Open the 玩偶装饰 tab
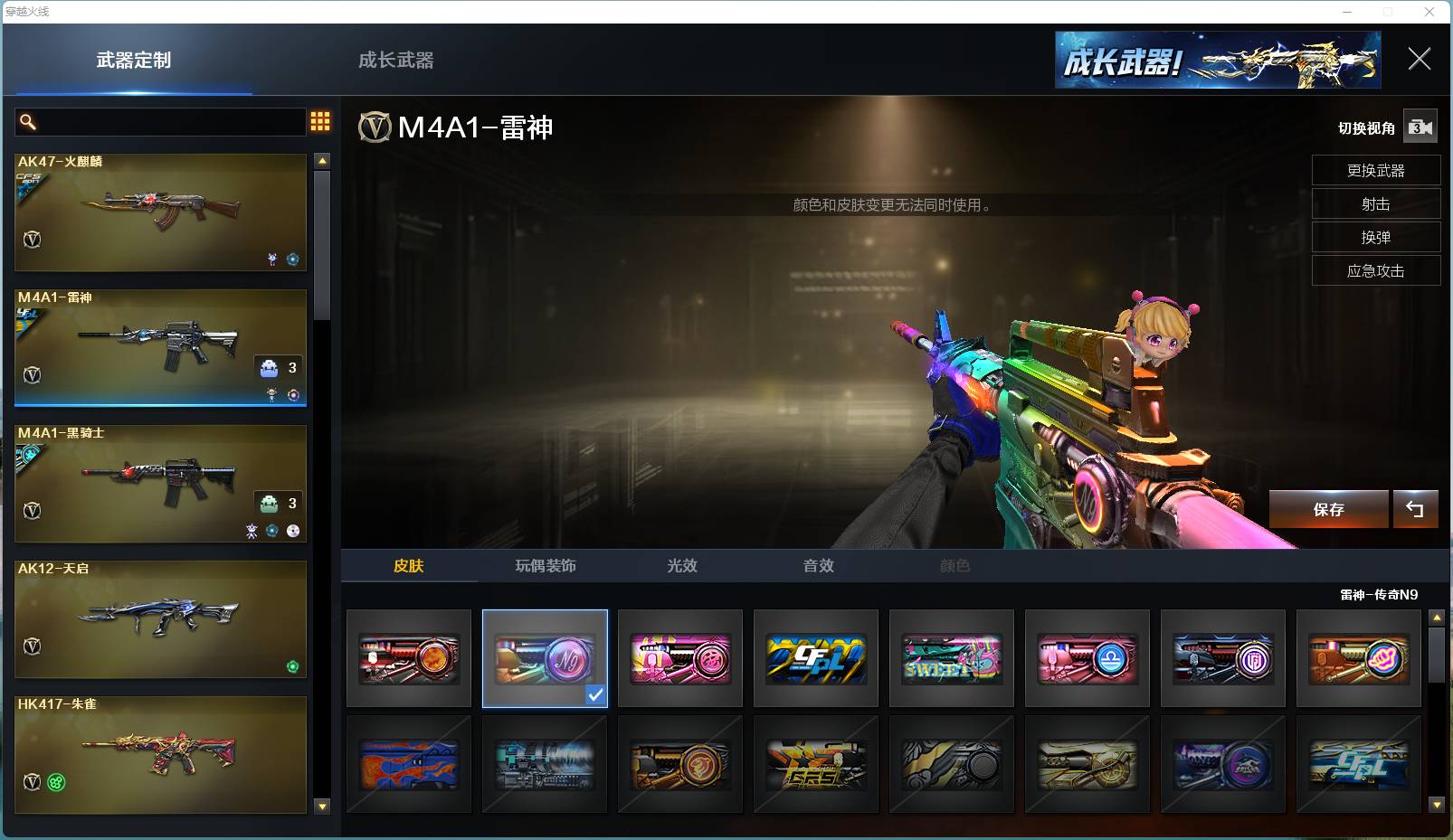This screenshot has height=840, width=1453. click(546, 566)
